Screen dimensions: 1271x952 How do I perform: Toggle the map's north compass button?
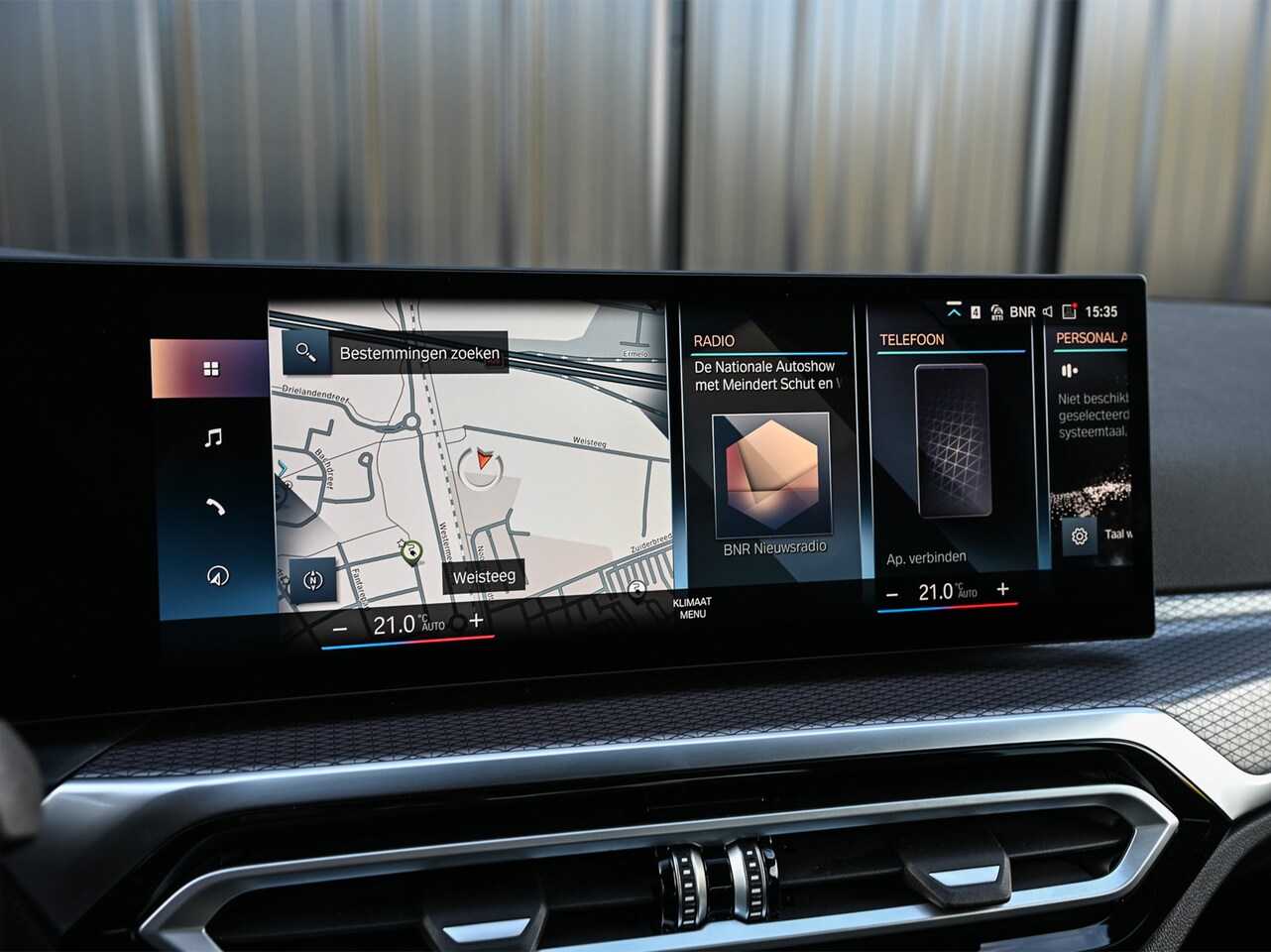[x=313, y=581]
